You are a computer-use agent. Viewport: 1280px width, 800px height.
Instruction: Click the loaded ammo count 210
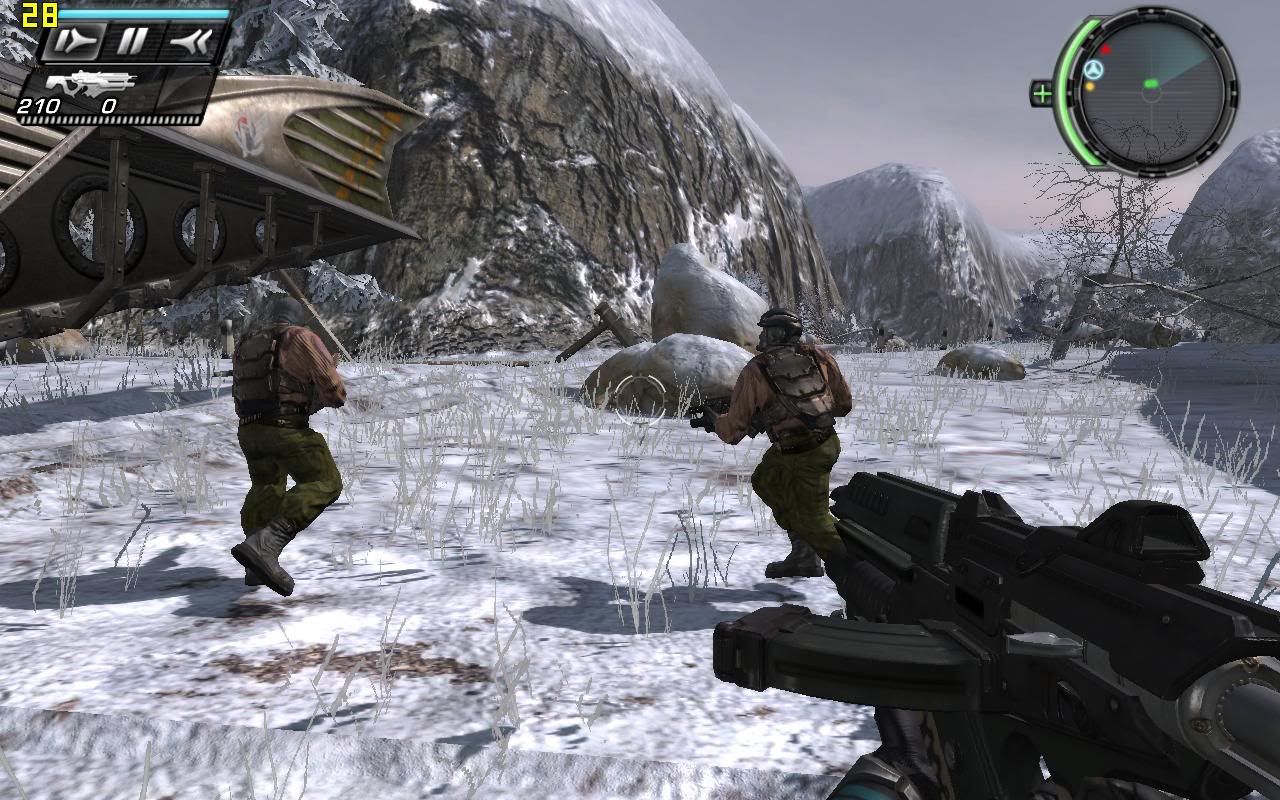coord(39,105)
